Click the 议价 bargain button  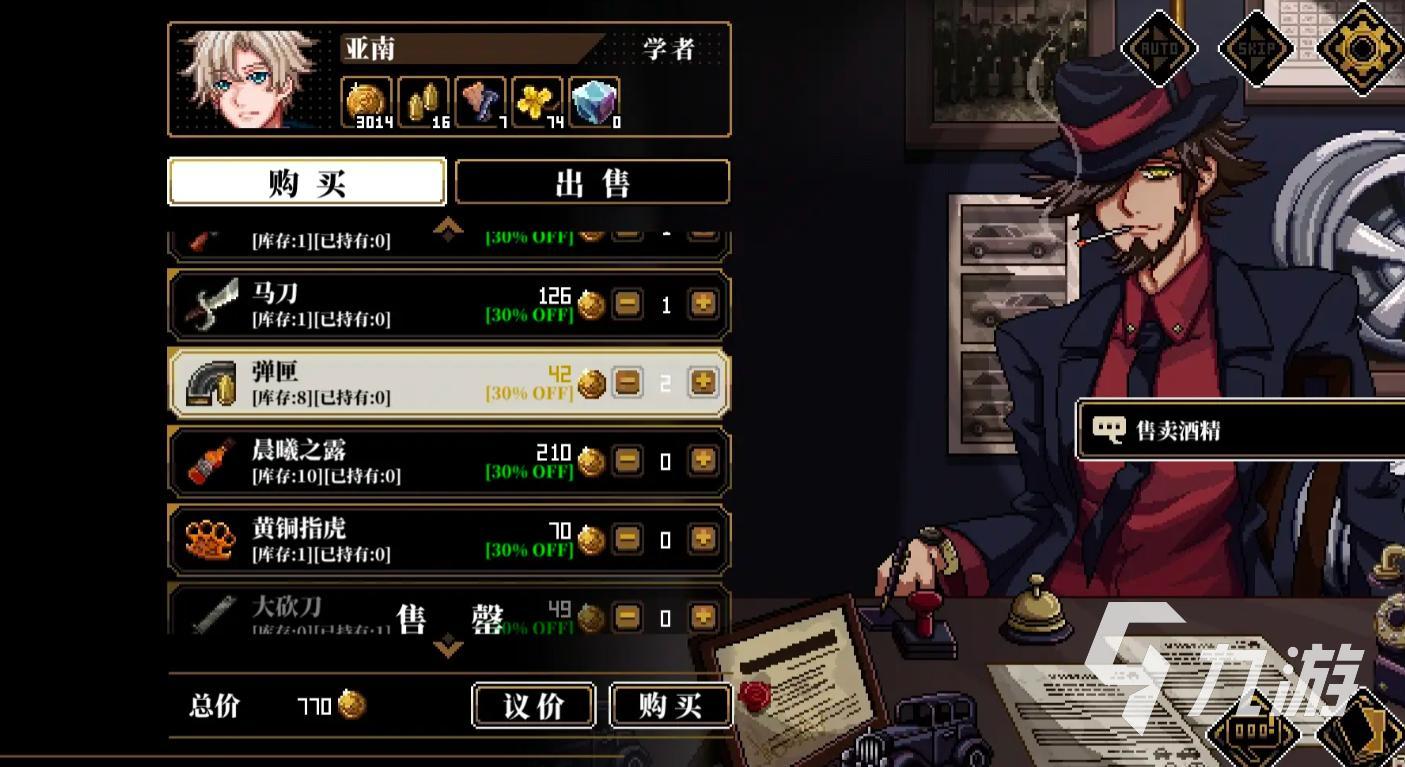(x=534, y=705)
